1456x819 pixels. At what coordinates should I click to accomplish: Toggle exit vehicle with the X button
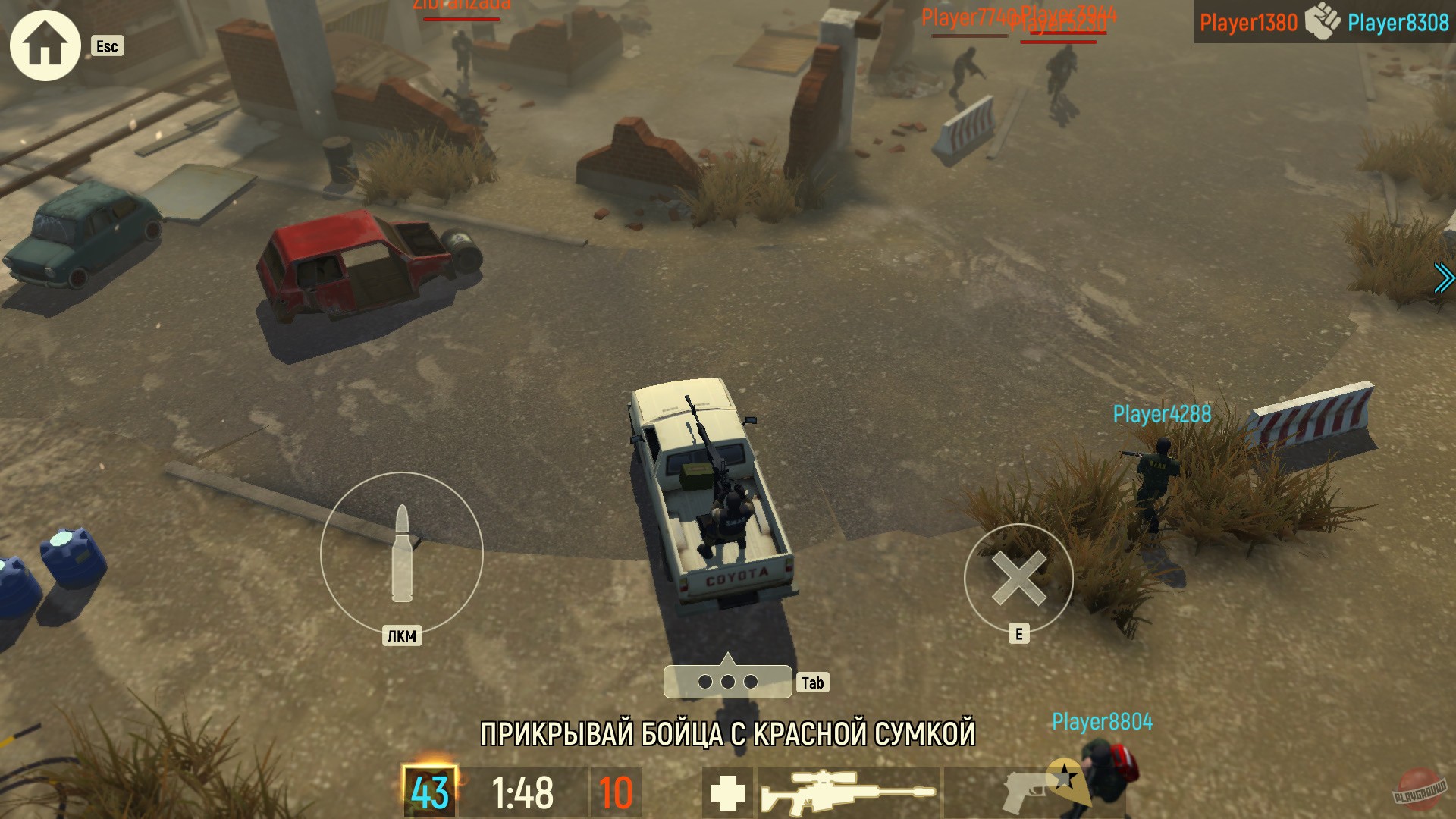(x=1020, y=580)
